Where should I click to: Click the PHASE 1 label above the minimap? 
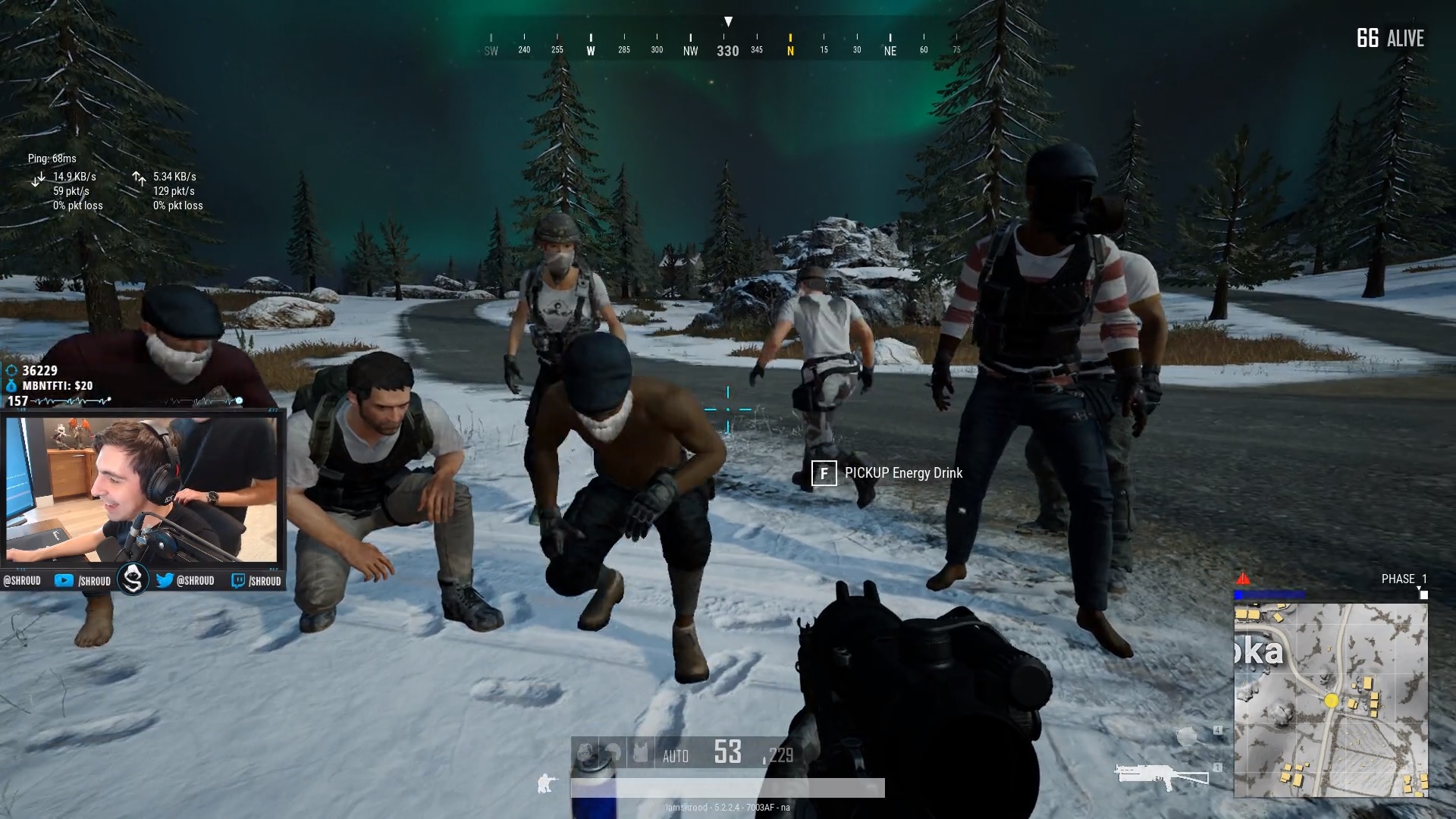point(1404,578)
